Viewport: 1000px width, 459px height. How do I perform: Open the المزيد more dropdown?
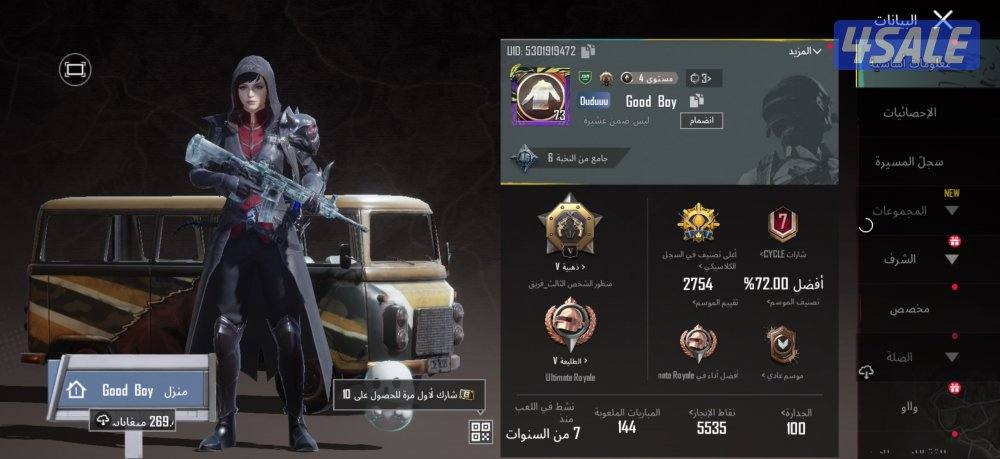[x=803, y=51]
